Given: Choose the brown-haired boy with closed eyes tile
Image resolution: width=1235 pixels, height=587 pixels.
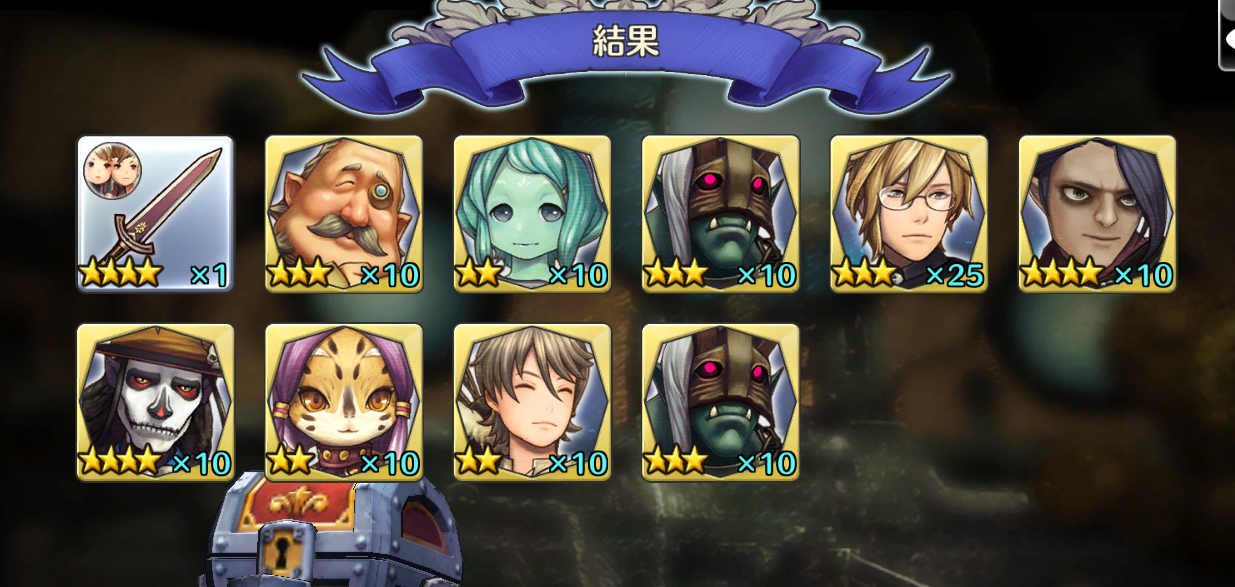Looking at the screenshot, I should click(532, 401).
